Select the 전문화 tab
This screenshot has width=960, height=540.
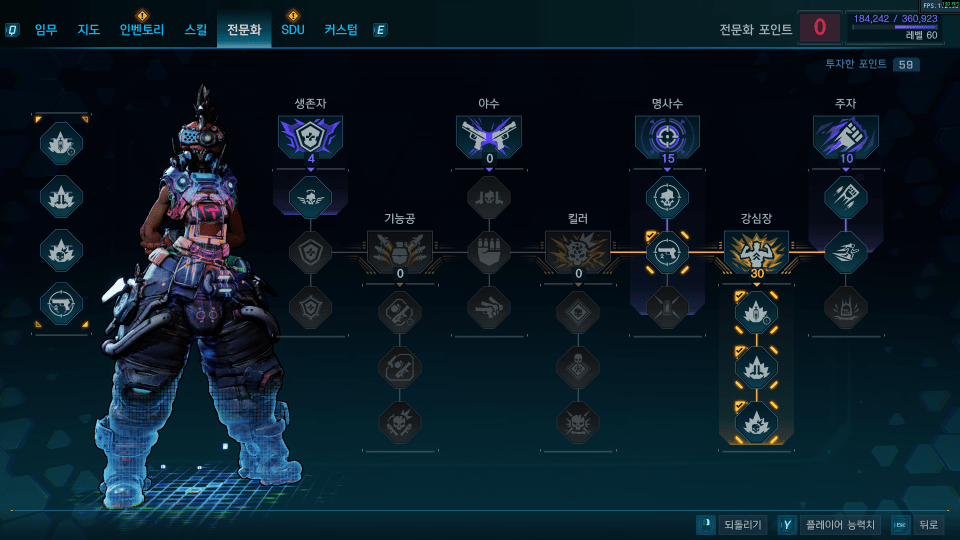click(x=244, y=30)
